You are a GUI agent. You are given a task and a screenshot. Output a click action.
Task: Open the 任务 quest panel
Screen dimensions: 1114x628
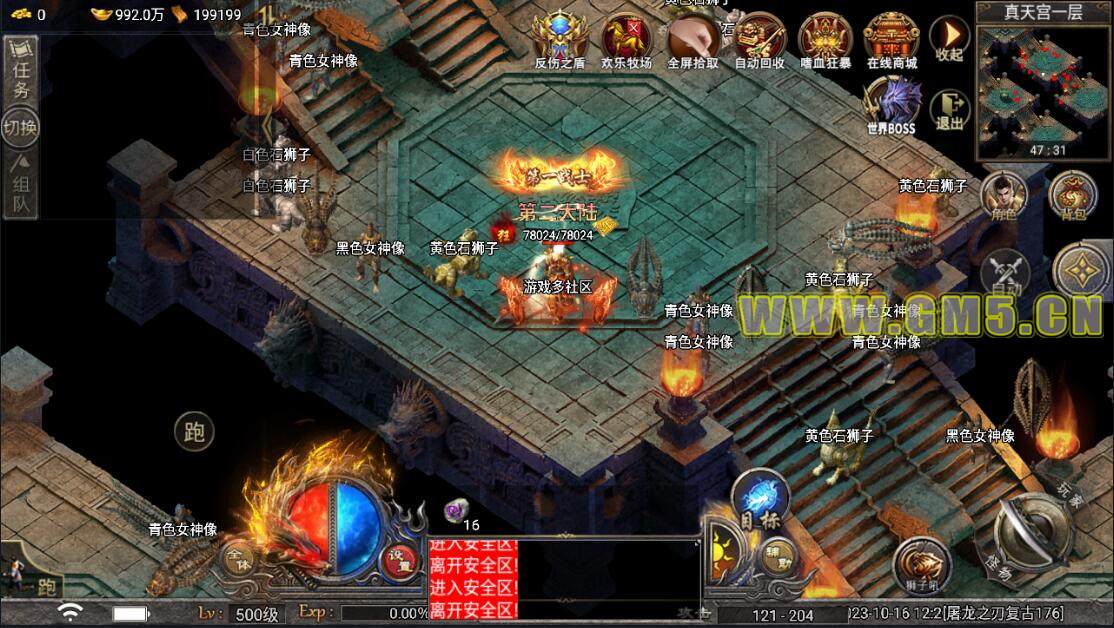(20, 76)
